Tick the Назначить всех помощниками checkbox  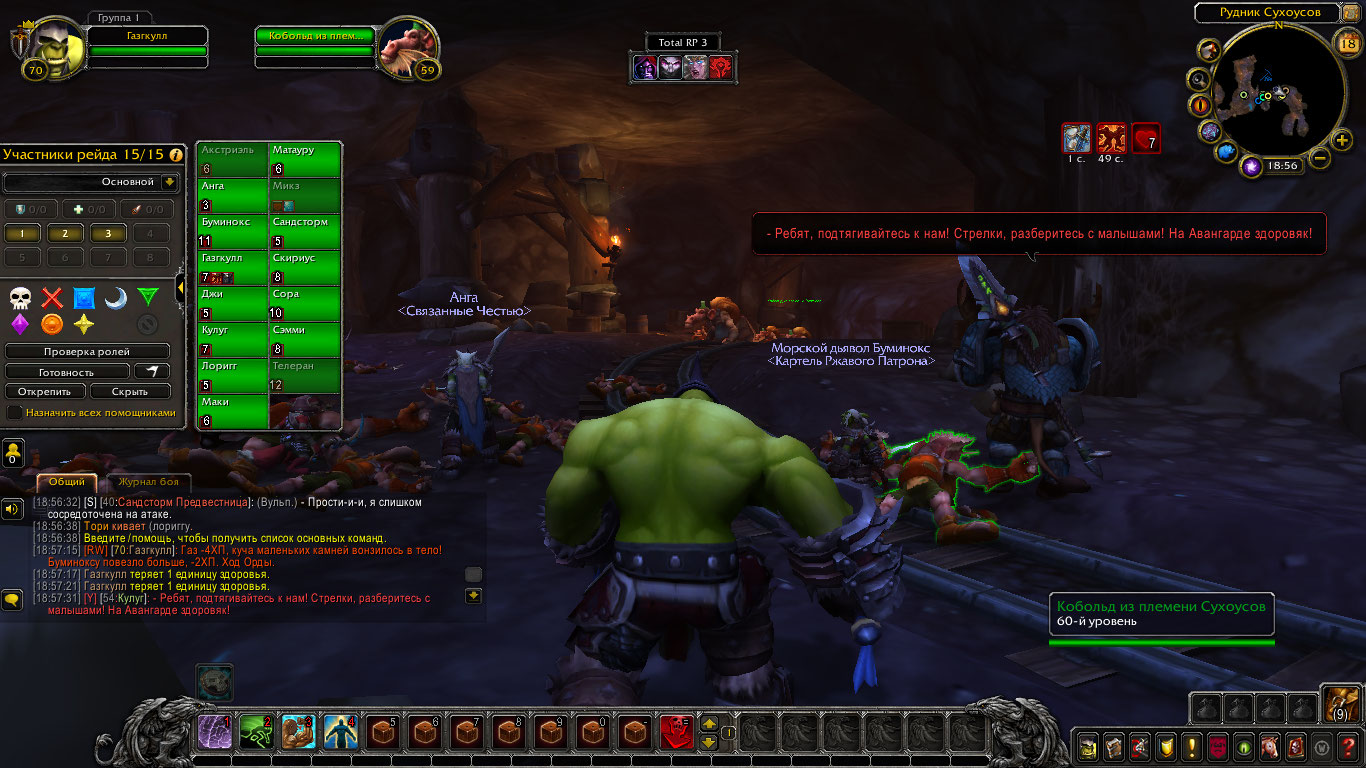(15, 412)
